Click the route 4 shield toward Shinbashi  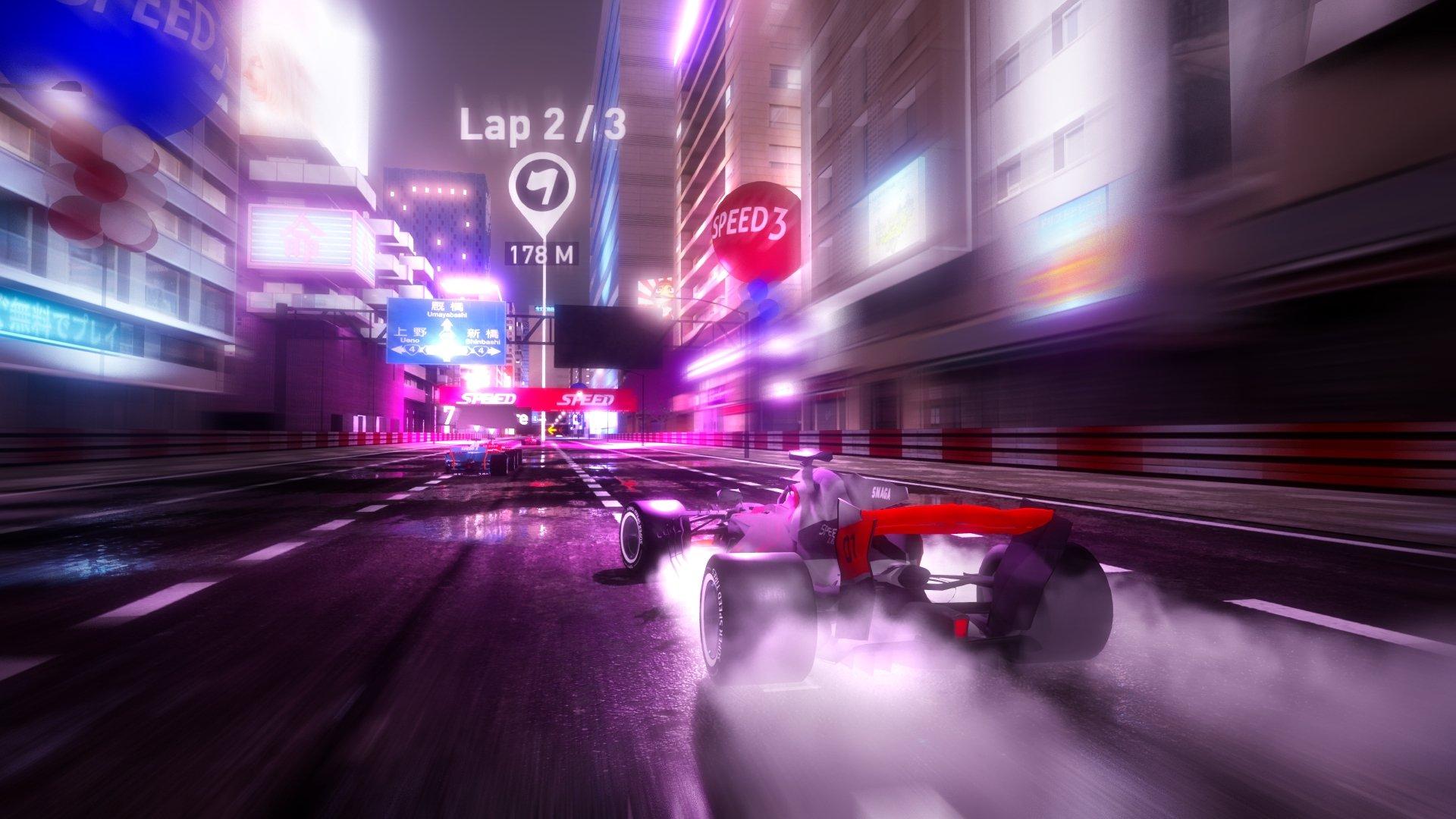pos(482,350)
